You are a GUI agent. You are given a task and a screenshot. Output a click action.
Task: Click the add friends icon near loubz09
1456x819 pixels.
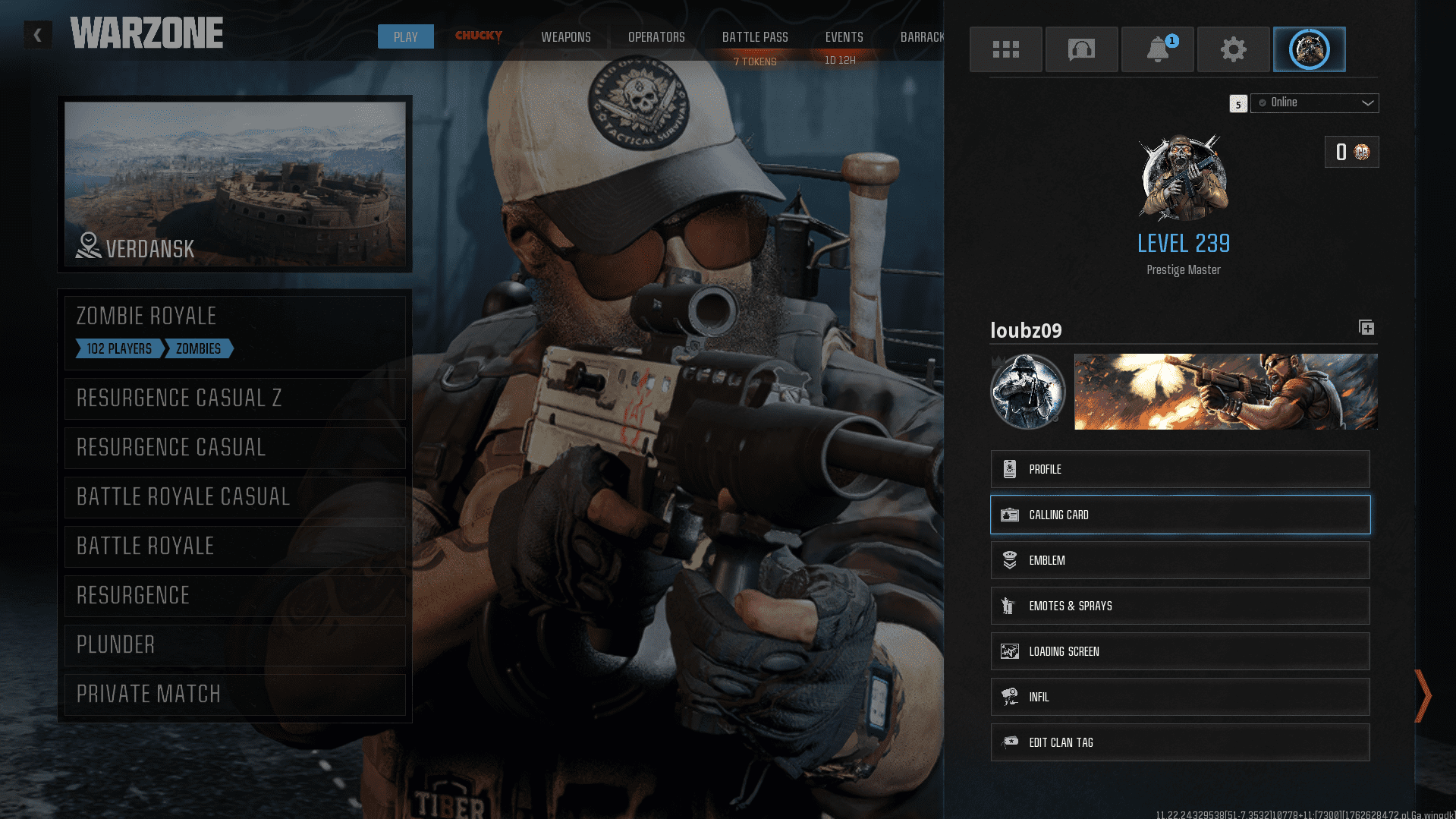pos(1366,327)
